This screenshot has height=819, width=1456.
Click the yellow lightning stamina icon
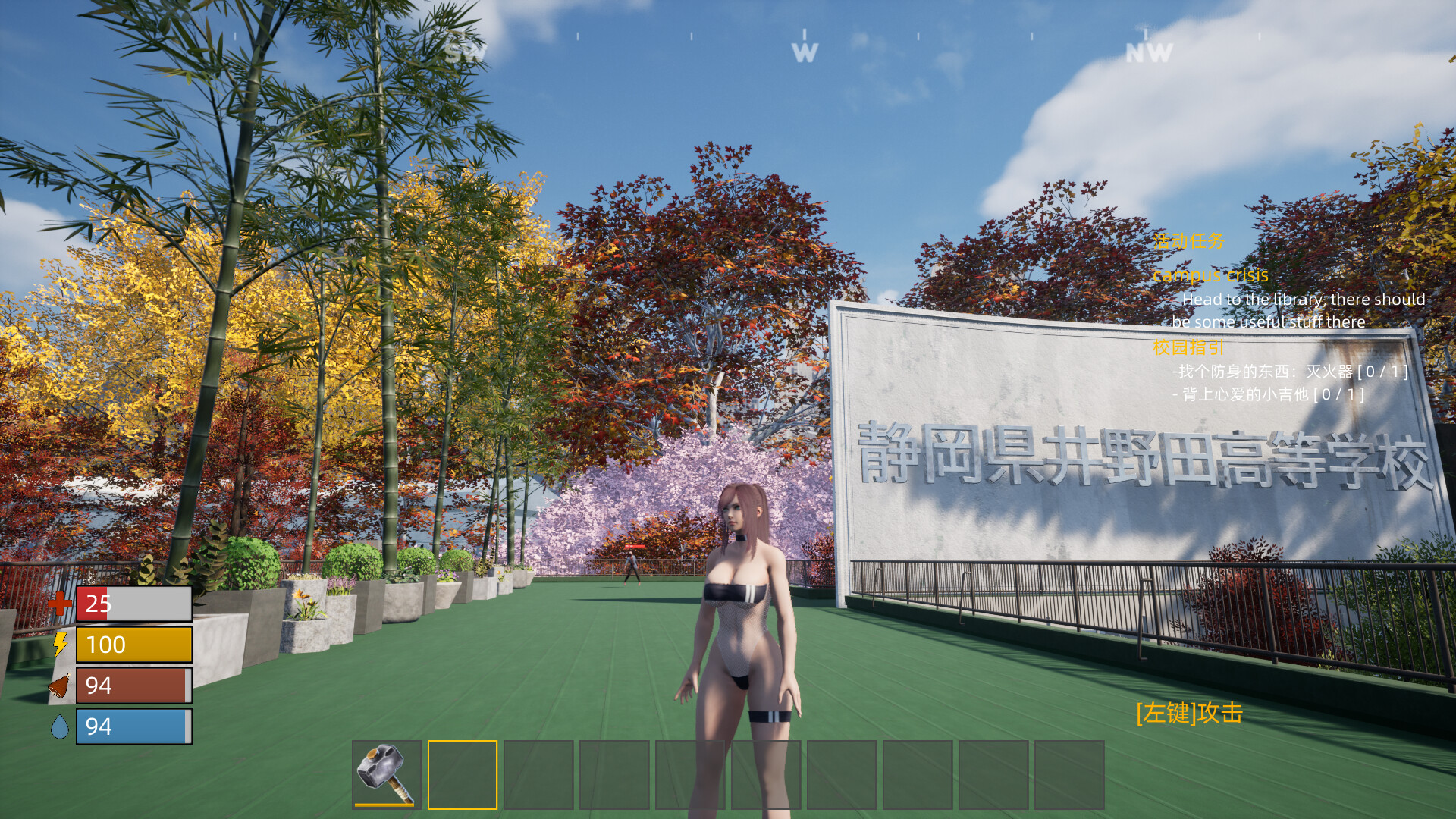point(60,645)
